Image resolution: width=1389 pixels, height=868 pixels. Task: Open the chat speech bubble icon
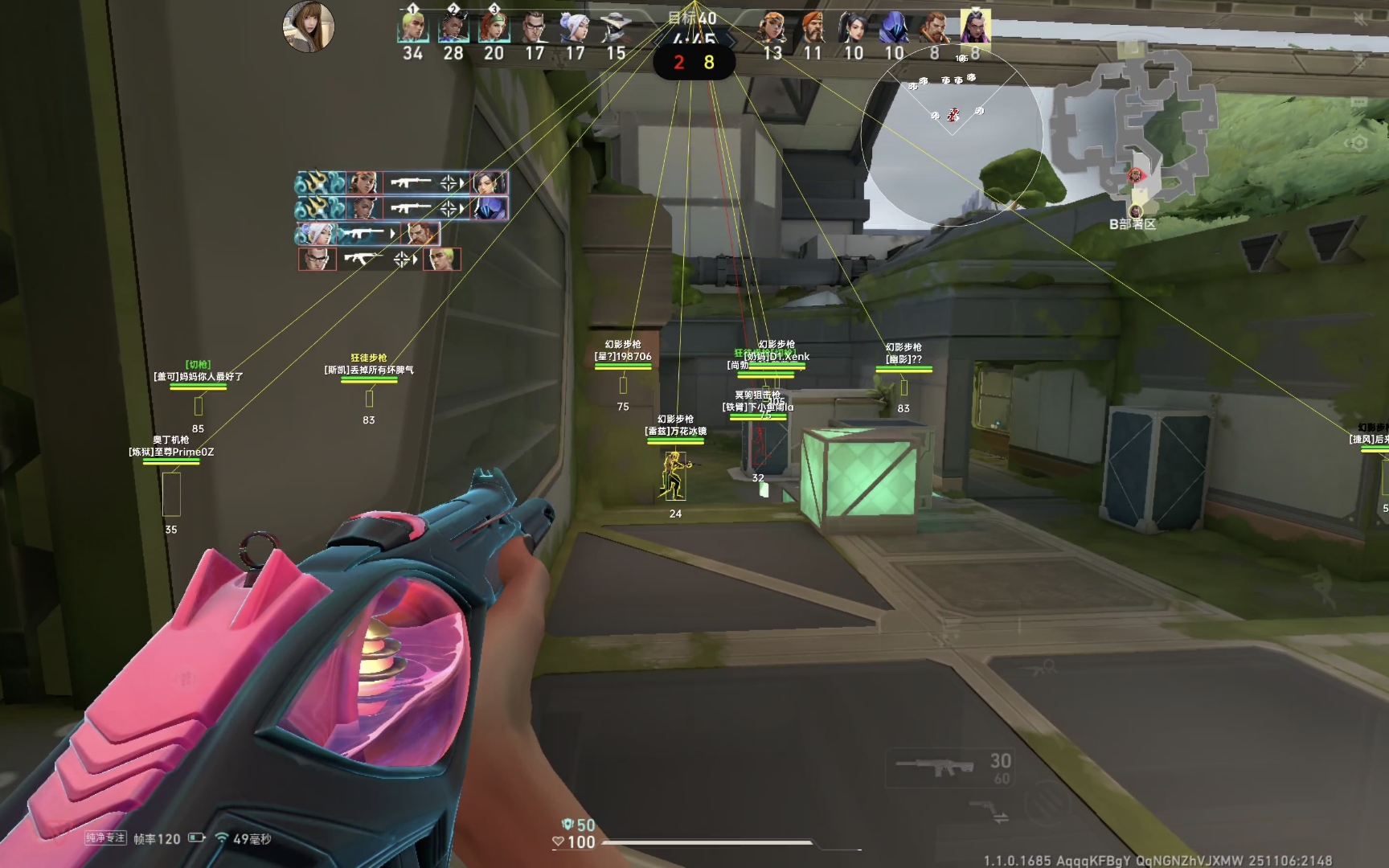1358,102
